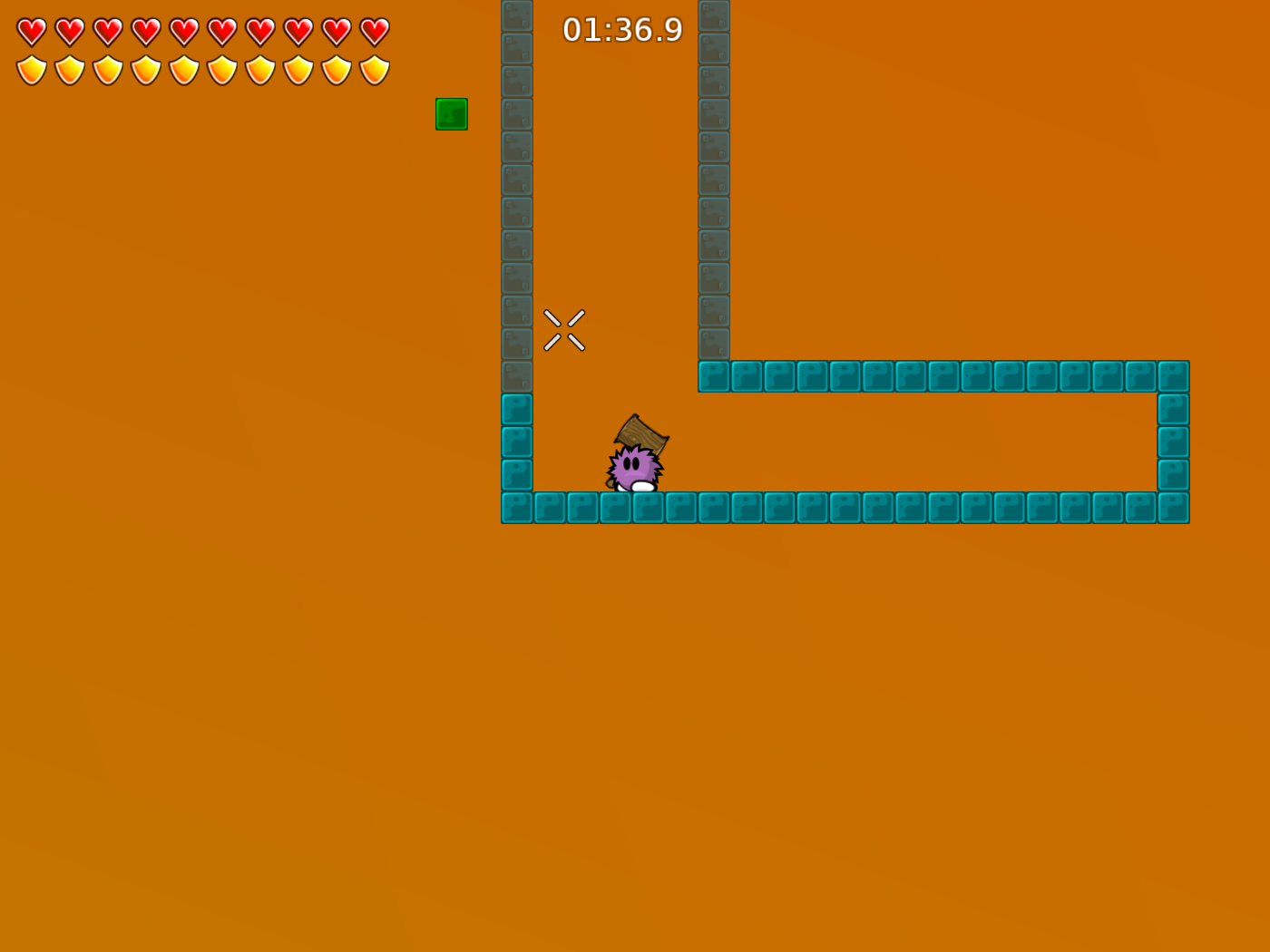Select the fifth heart icon
1270x952 pixels.
(x=182, y=30)
